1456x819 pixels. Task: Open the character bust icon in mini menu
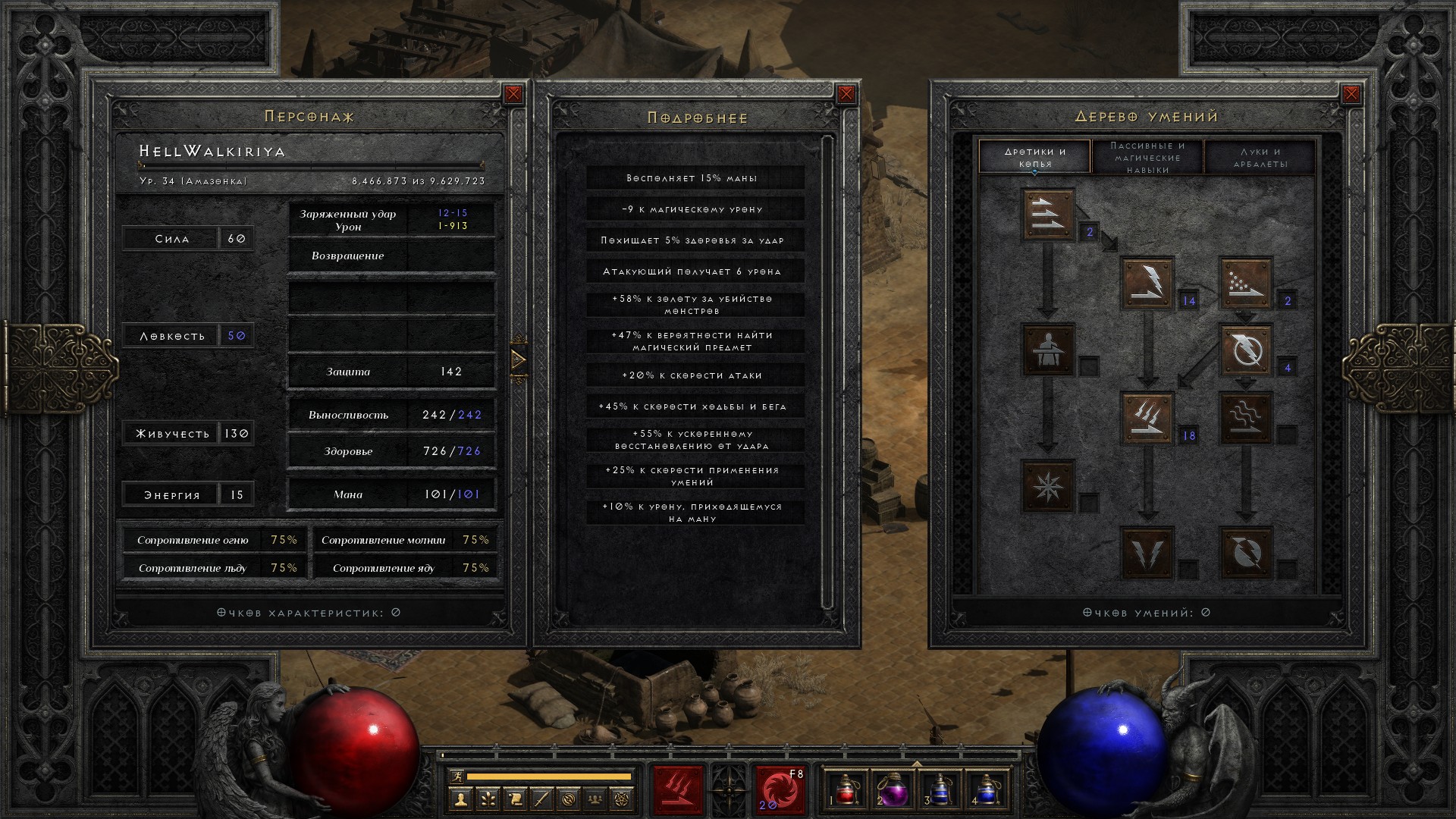pos(460,799)
